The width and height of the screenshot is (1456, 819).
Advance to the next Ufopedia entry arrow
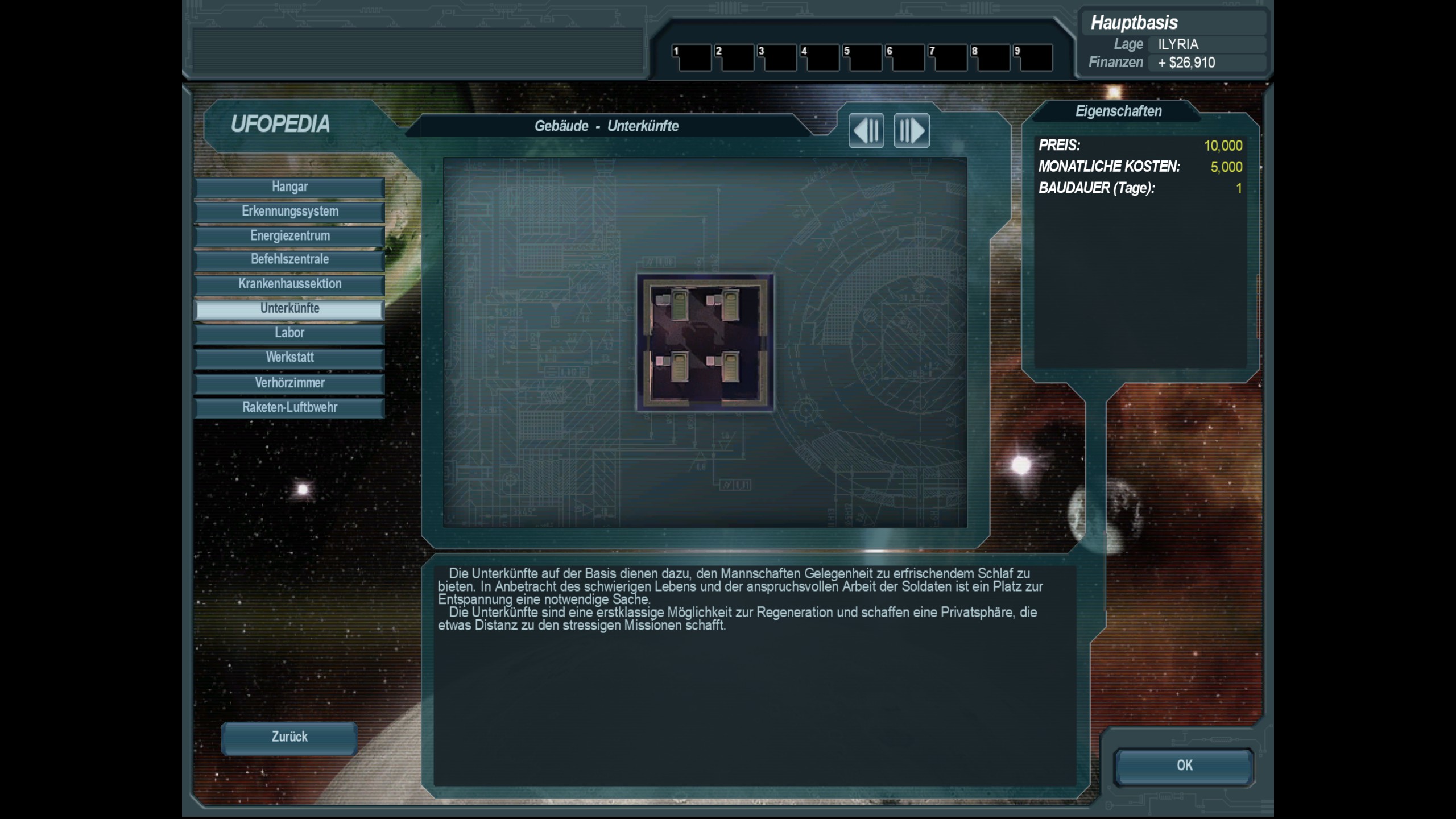tap(911, 131)
